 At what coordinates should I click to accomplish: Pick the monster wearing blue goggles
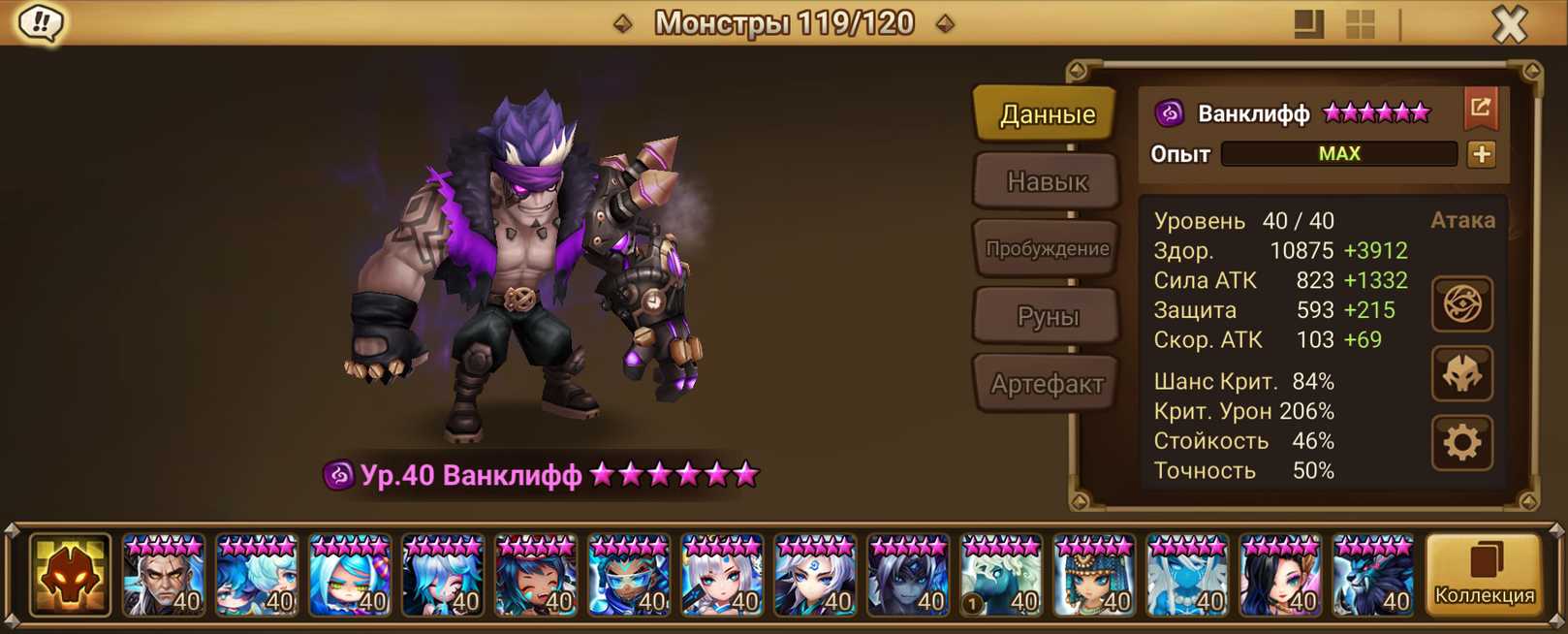(x=628, y=577)
